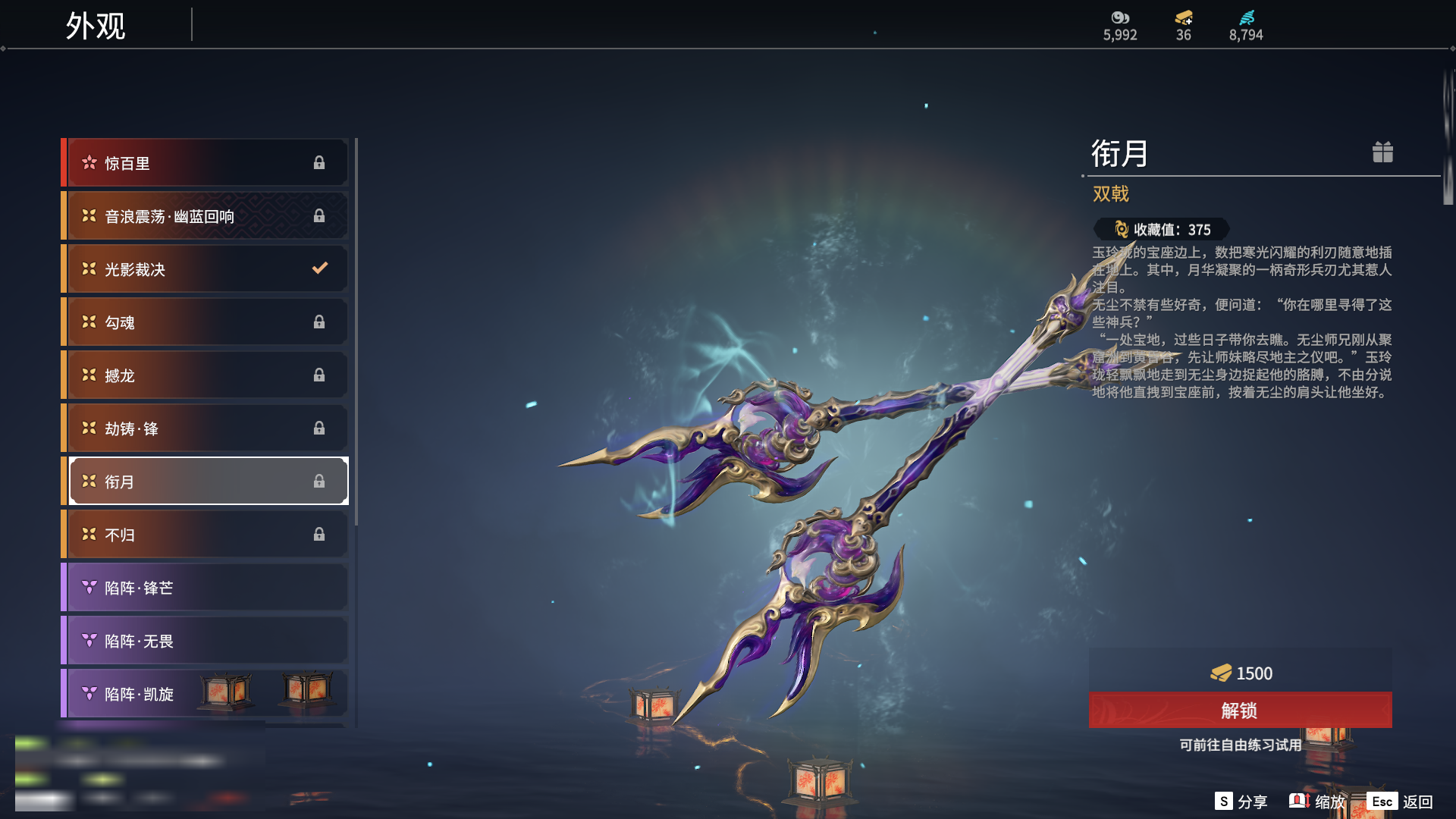Choose the 劫铸·锋 appearance
This screenshot has height=819, width=1456.
tap(206, 428)
